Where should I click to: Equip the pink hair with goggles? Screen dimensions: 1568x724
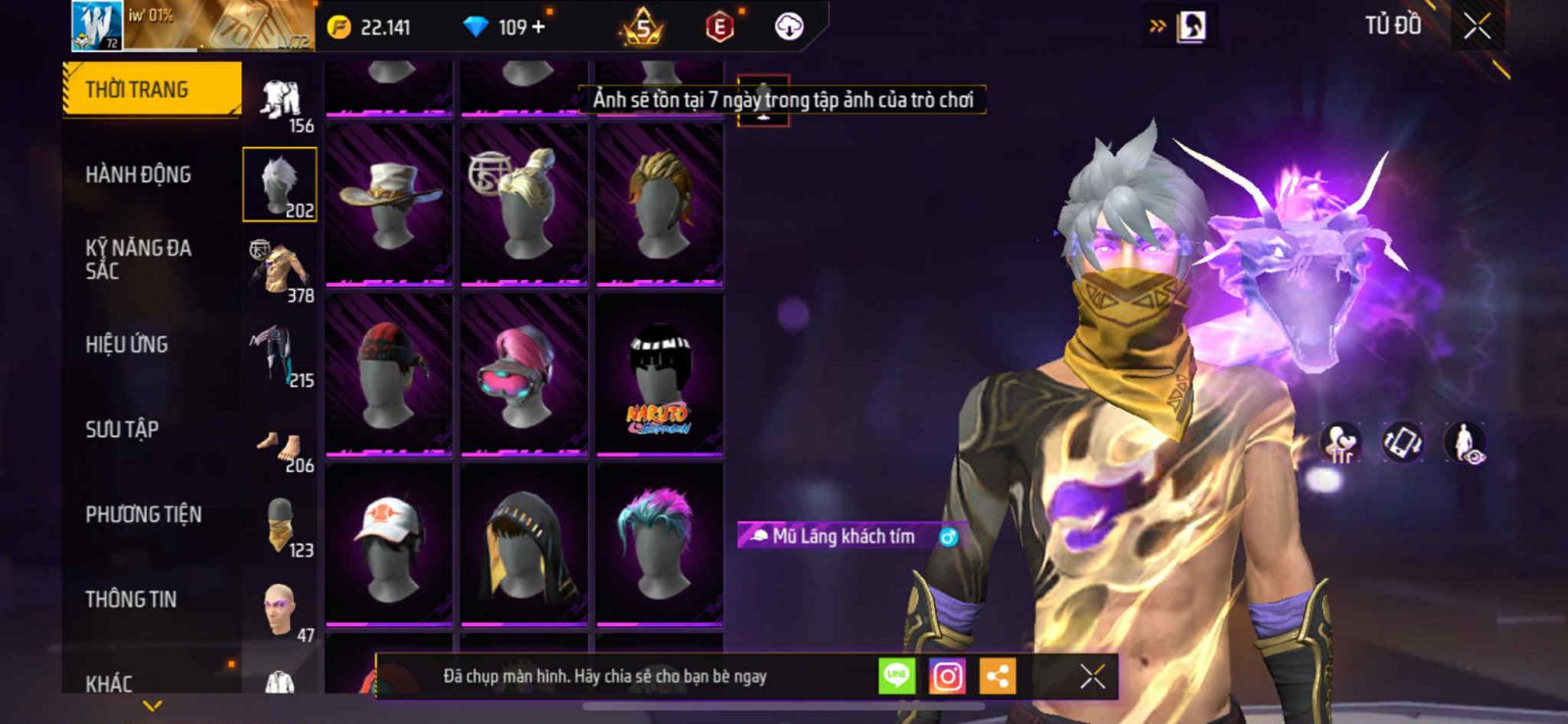pos(524,374)
